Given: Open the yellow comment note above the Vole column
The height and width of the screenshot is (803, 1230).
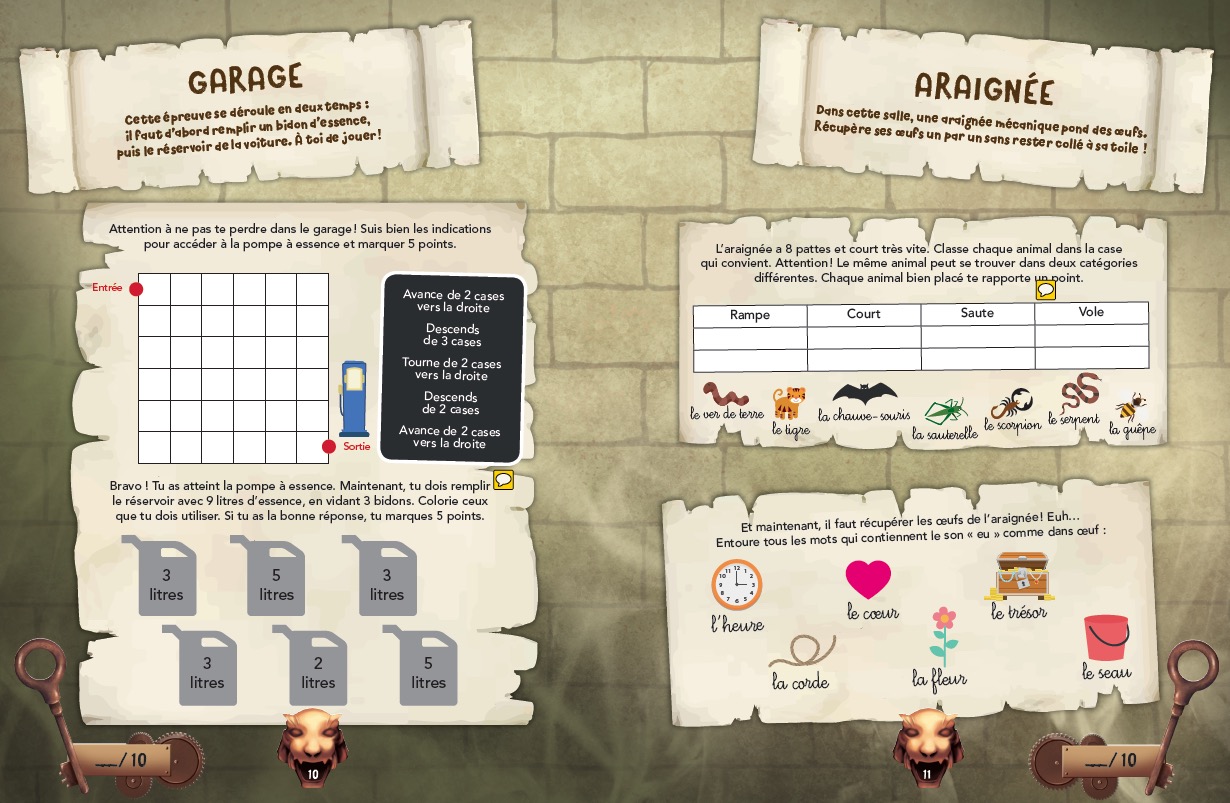Looking at the screenshot, I should pyautogui.click(x=1046, y=290).
